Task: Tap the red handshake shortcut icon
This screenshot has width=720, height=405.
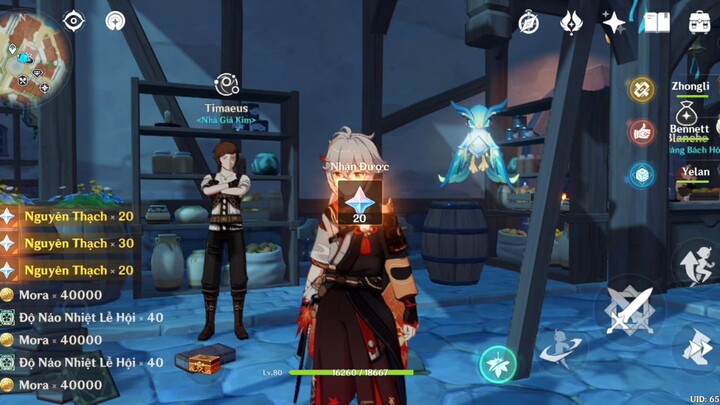Action: pyautogui.click(x=642, y=132)
